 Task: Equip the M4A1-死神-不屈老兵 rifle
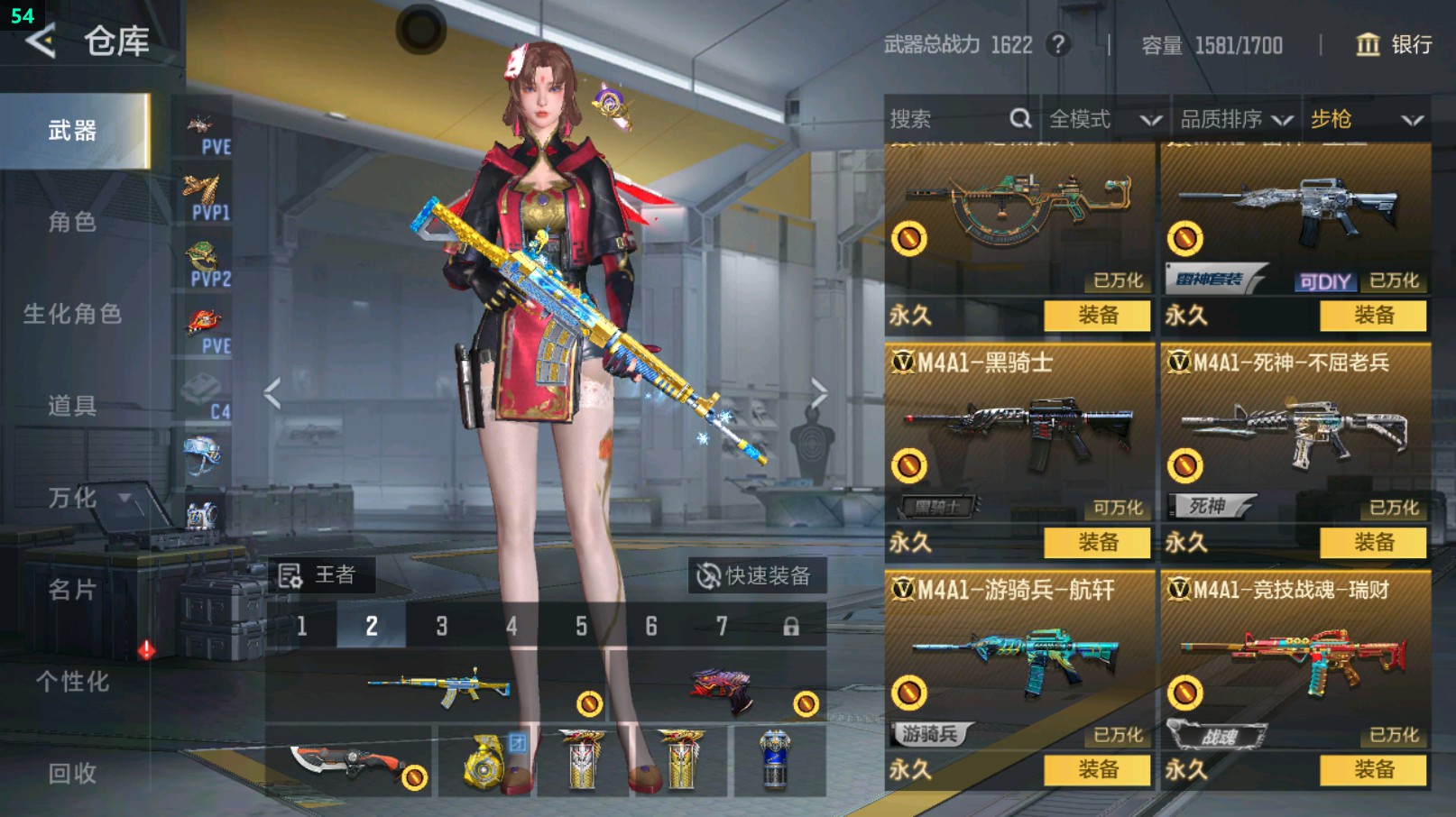tap(1373, 543)
